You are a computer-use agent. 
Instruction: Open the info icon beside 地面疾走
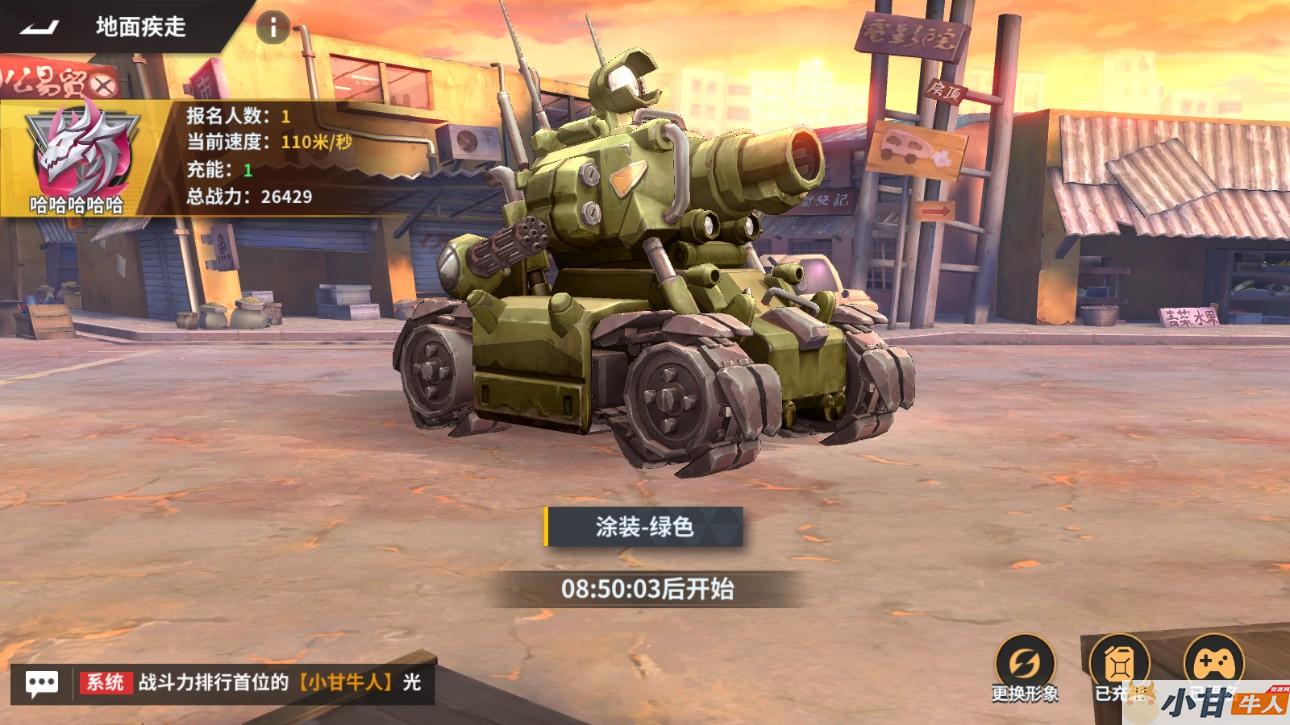273,27
